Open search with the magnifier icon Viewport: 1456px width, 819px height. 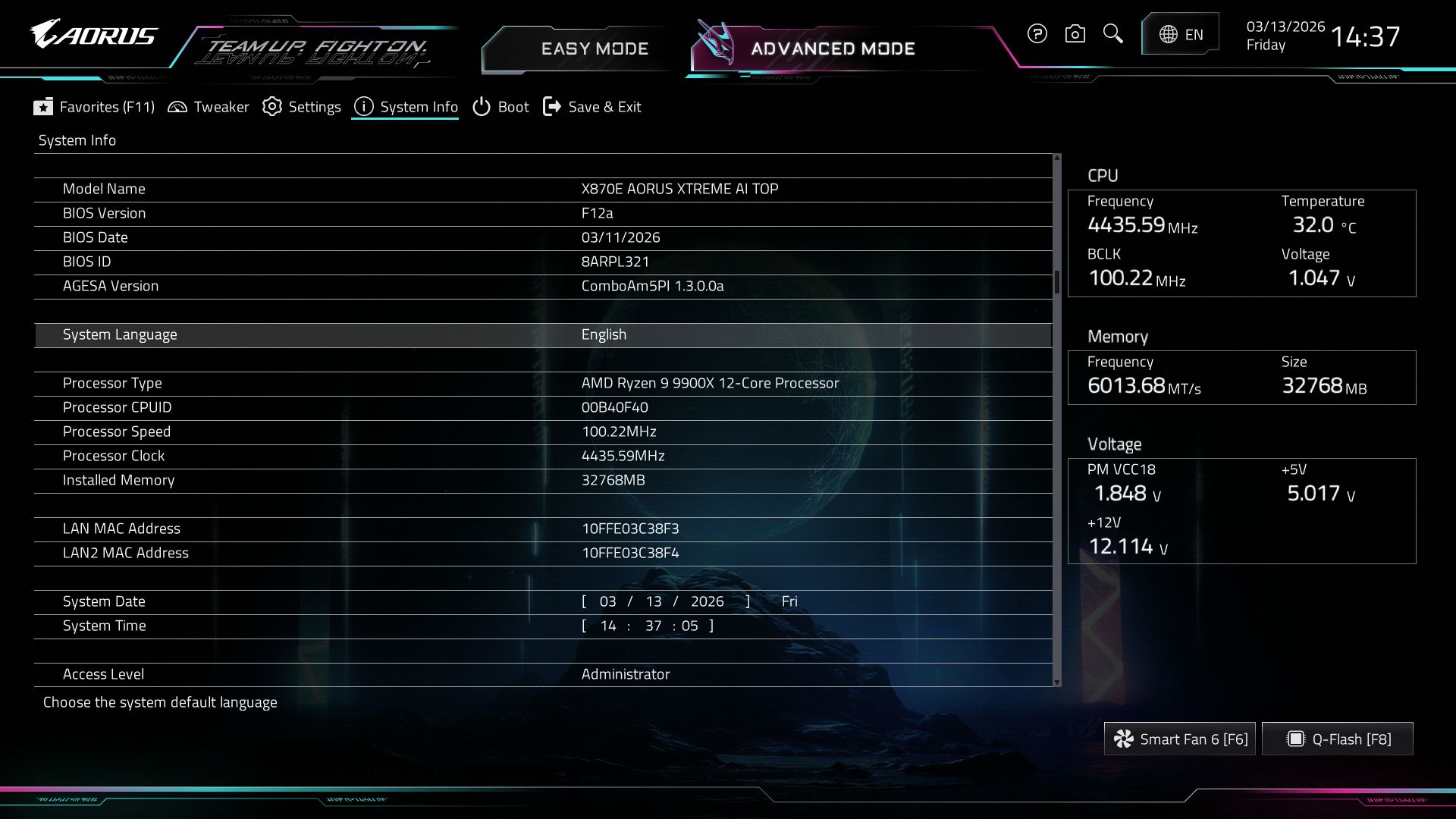(1112, 34)
